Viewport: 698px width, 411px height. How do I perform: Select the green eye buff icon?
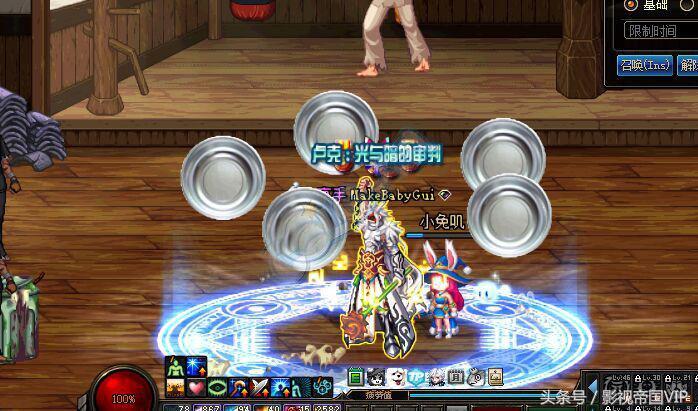(x=216, y=387)
